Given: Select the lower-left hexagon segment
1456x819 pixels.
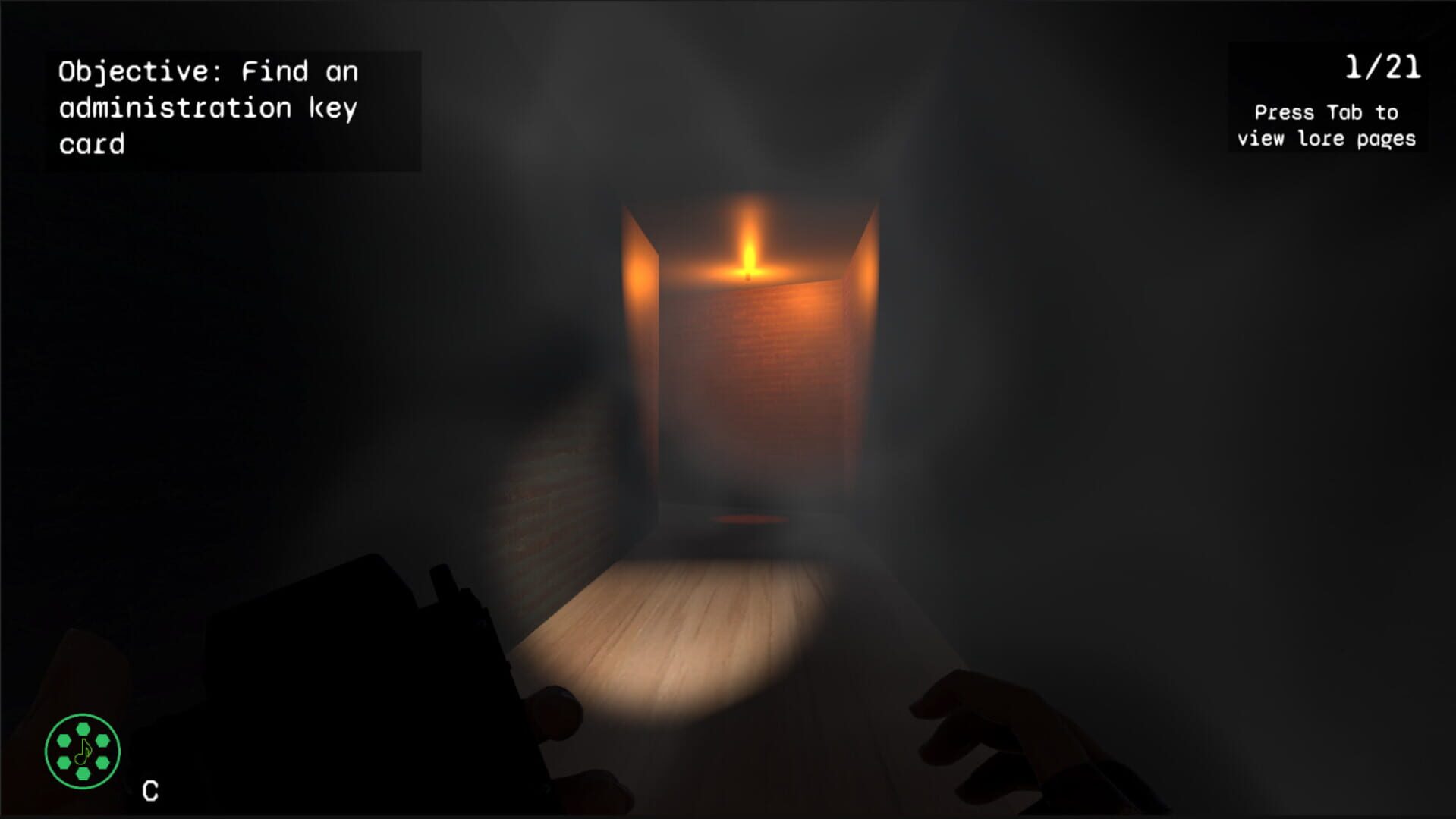Looking at the screenshot, I should click(64, 763).
